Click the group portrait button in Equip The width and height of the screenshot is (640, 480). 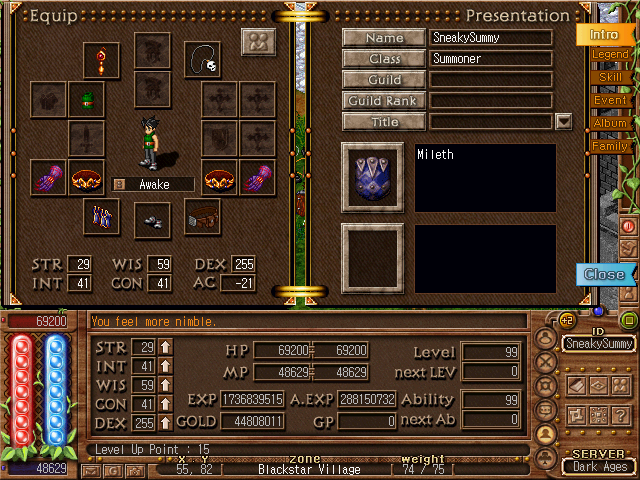tap(258, 43)
